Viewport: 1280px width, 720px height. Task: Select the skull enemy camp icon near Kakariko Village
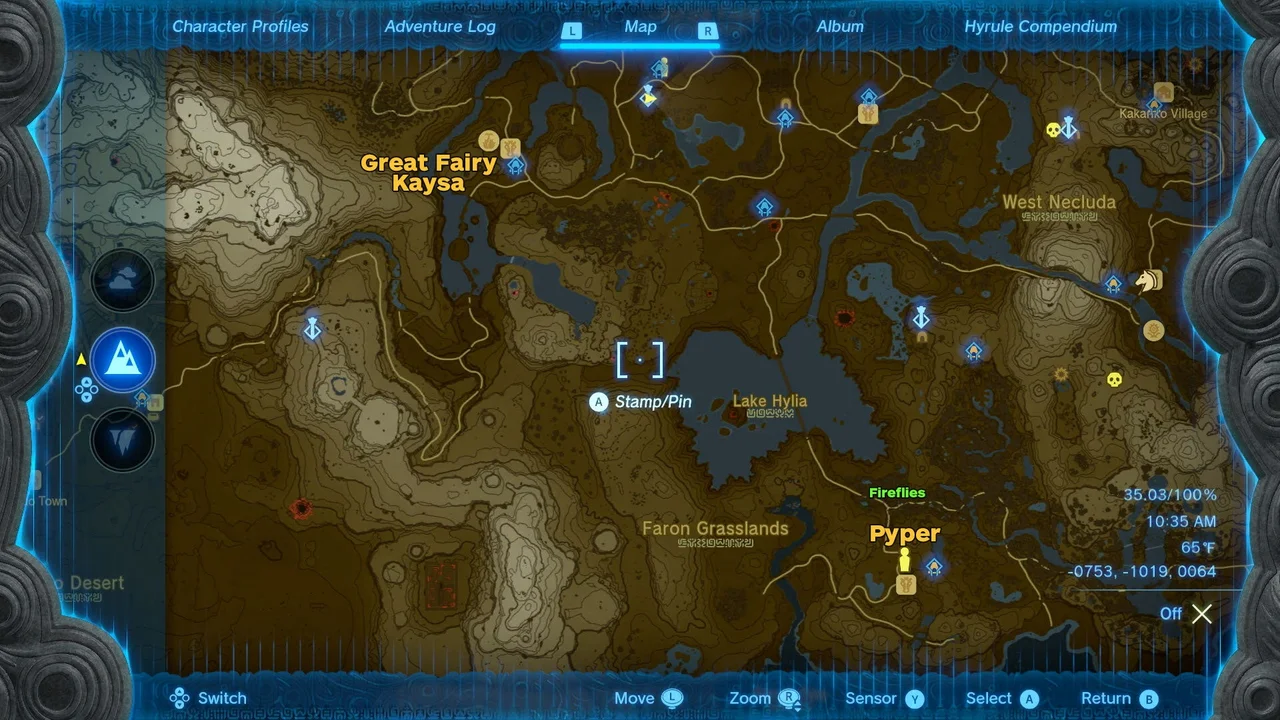click(1052, 128)
